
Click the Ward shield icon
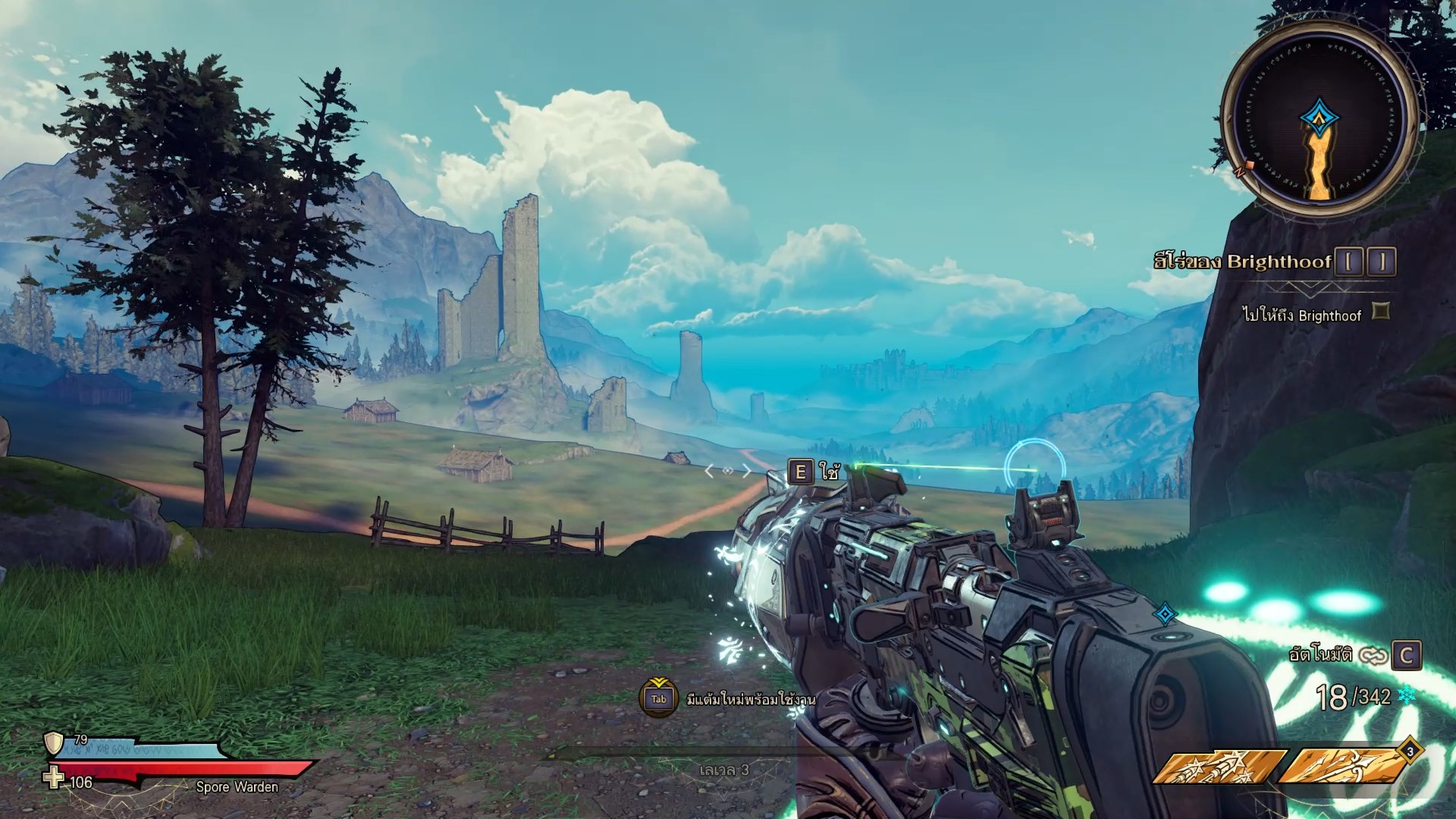54,743
